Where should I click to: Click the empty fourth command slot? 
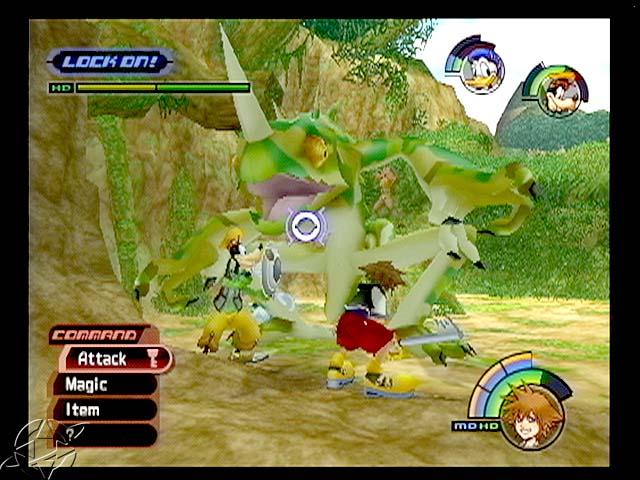[x=105, y=435]
